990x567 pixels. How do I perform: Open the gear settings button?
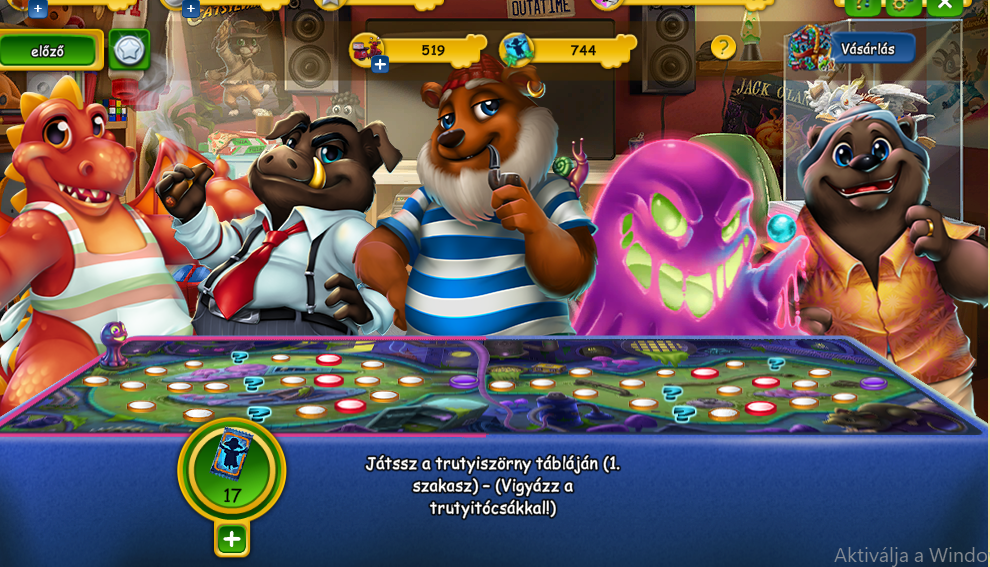[x=903, y=5]
